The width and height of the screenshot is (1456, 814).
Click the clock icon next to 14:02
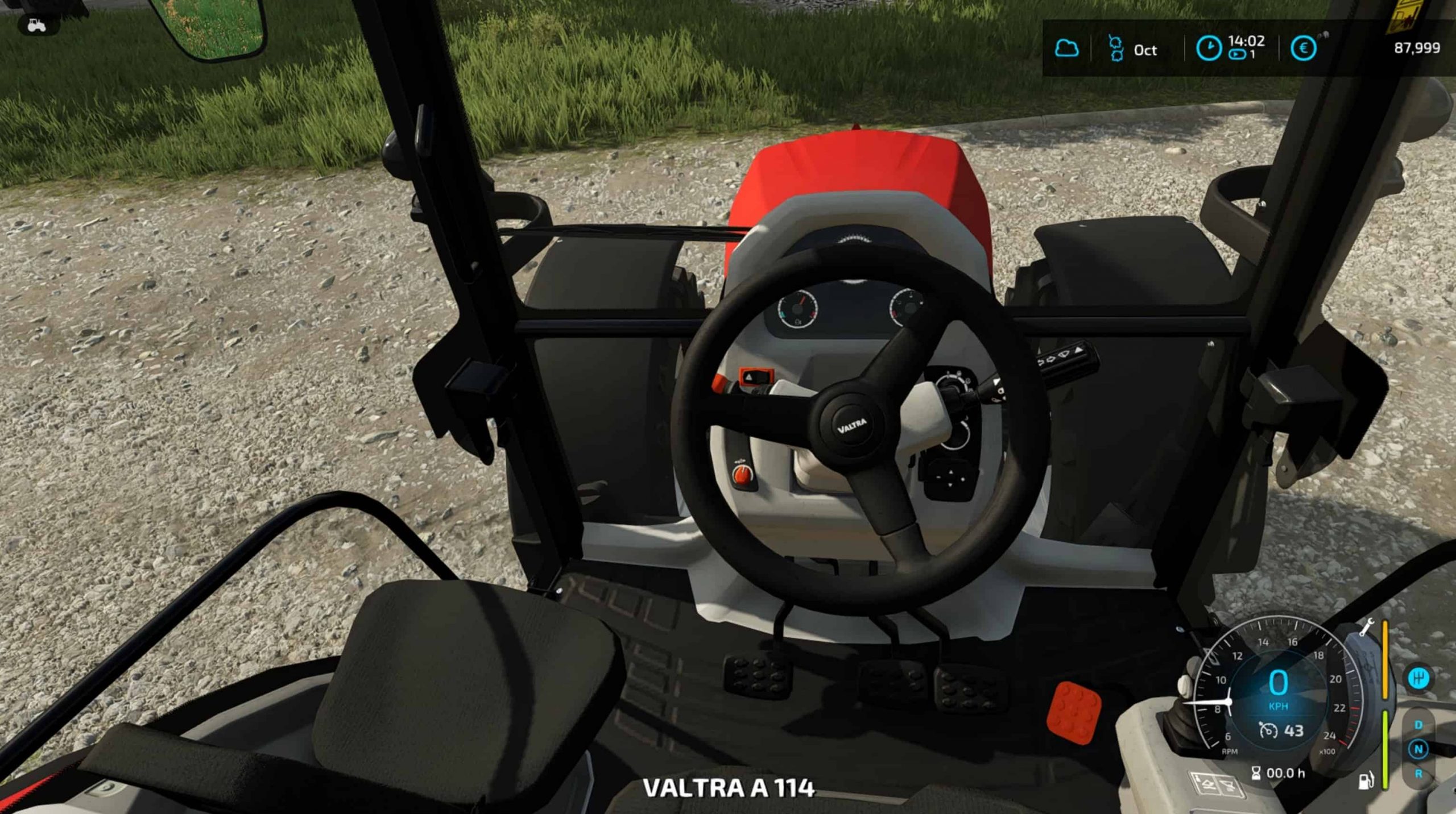pos(1208,48)
